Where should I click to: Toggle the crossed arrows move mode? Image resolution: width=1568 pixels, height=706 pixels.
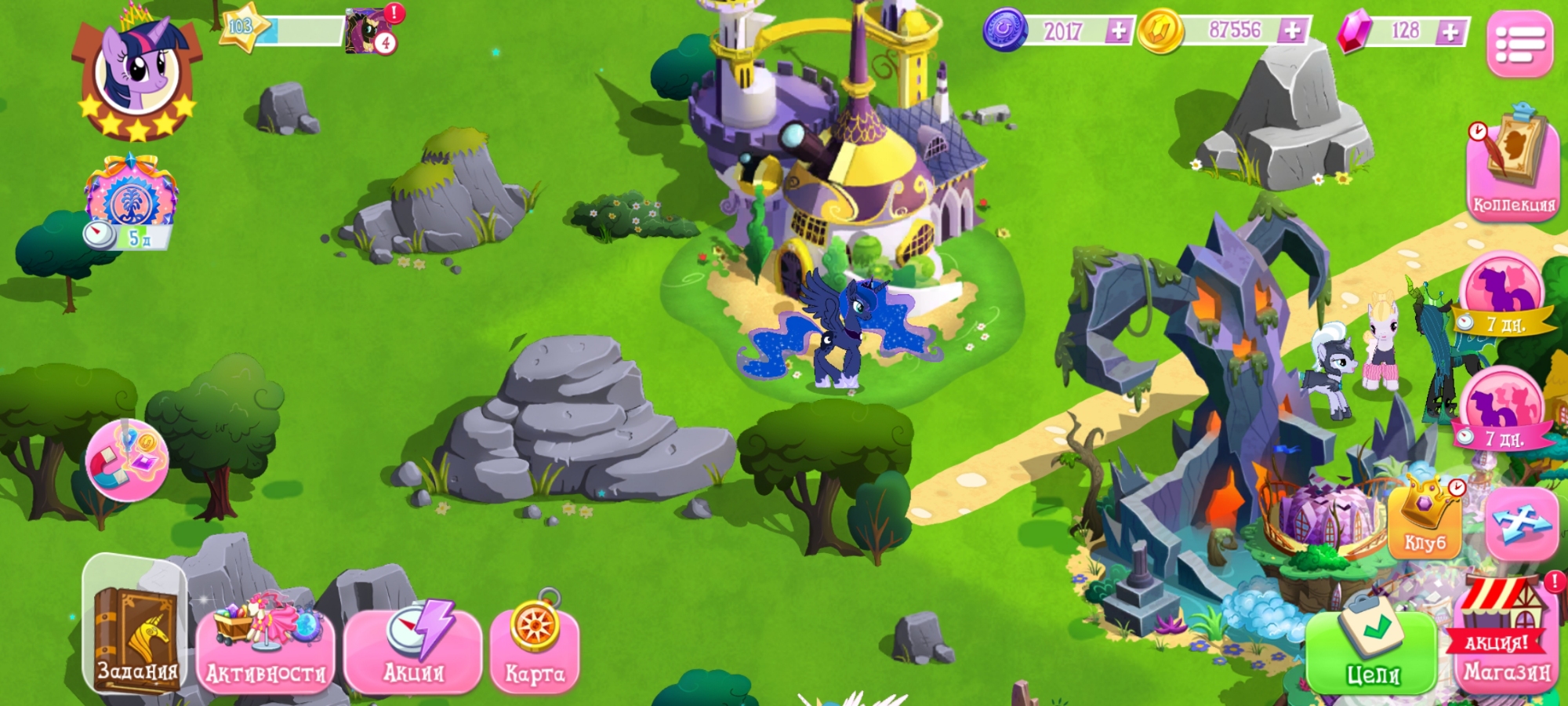pyautogui.click(x=1522, y=522)
